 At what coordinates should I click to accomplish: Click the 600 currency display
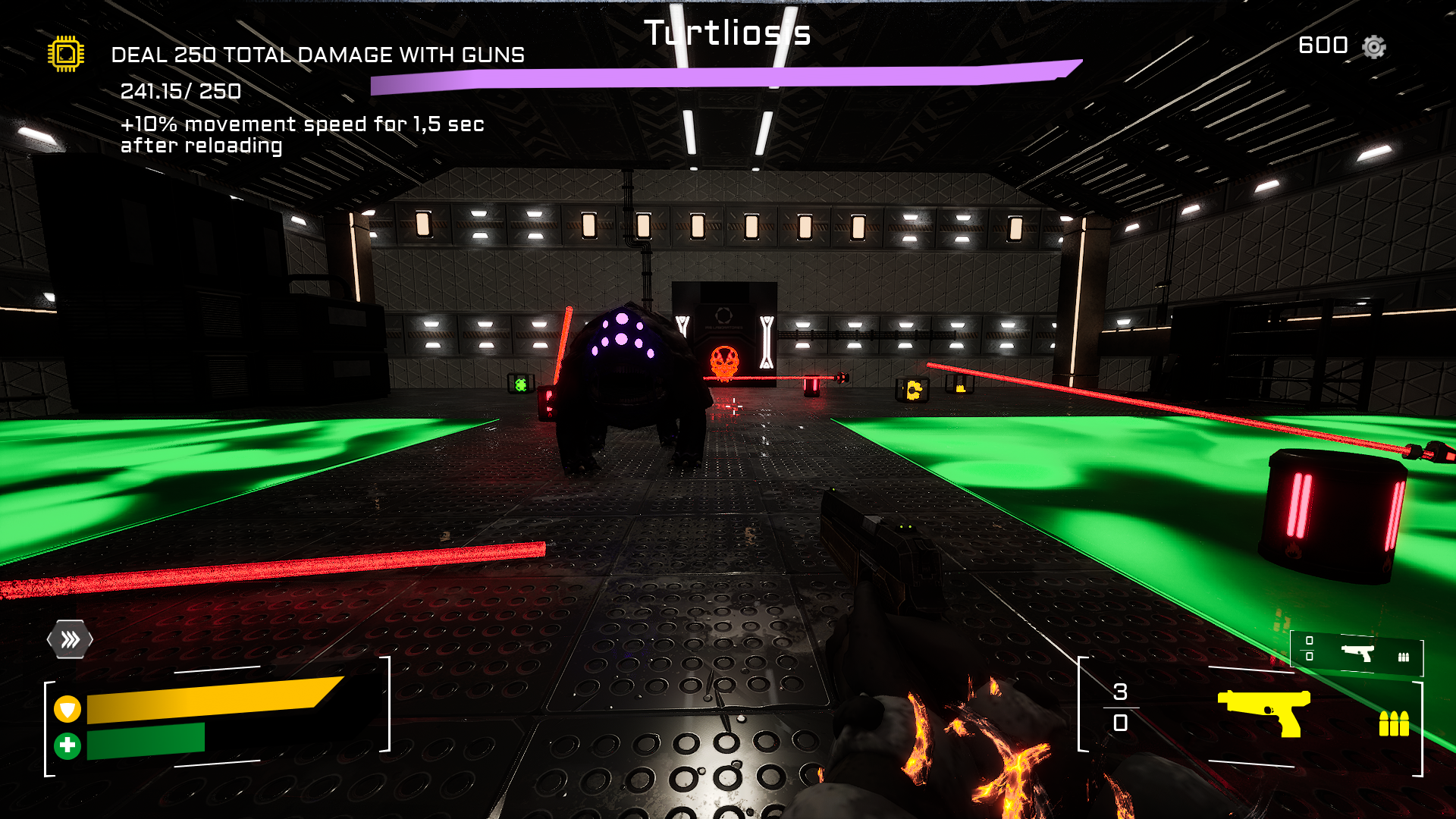(1322, 45)
